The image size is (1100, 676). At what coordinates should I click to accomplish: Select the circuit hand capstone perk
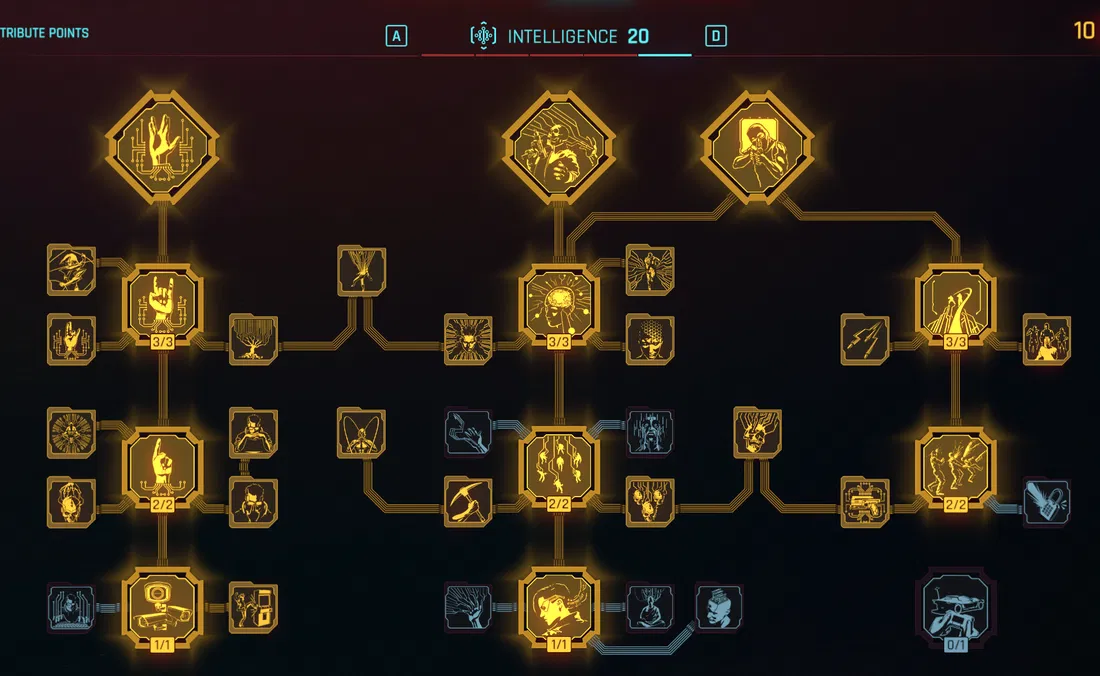point(163,148)
